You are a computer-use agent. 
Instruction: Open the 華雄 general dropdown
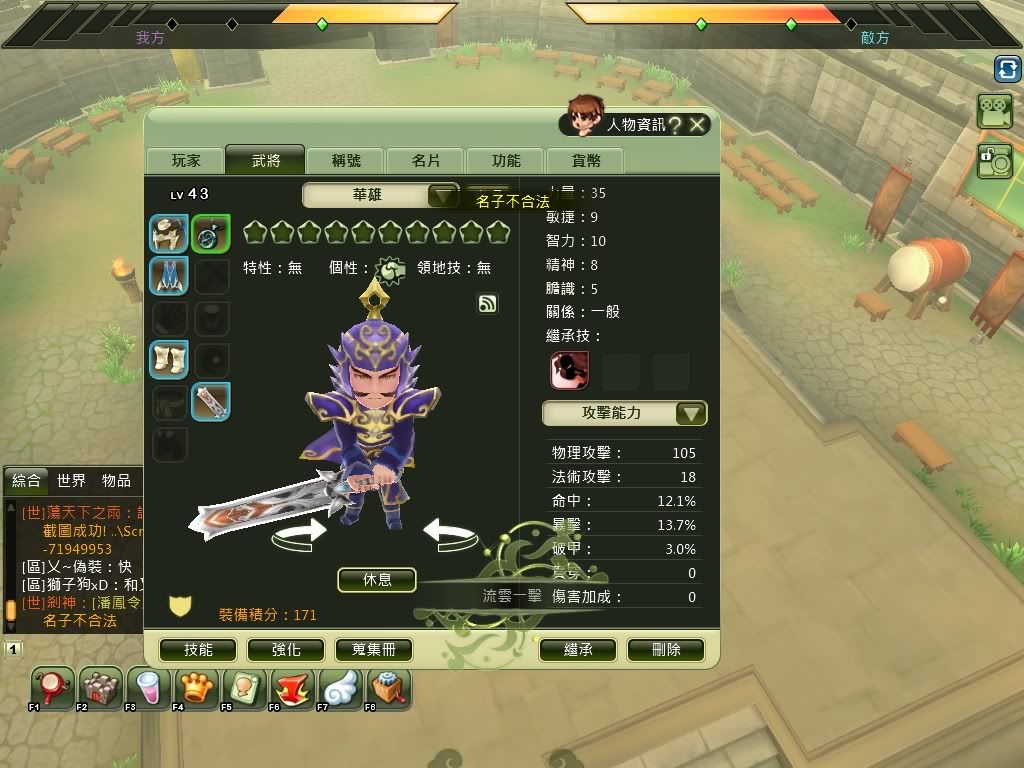(x=443, y=195)
